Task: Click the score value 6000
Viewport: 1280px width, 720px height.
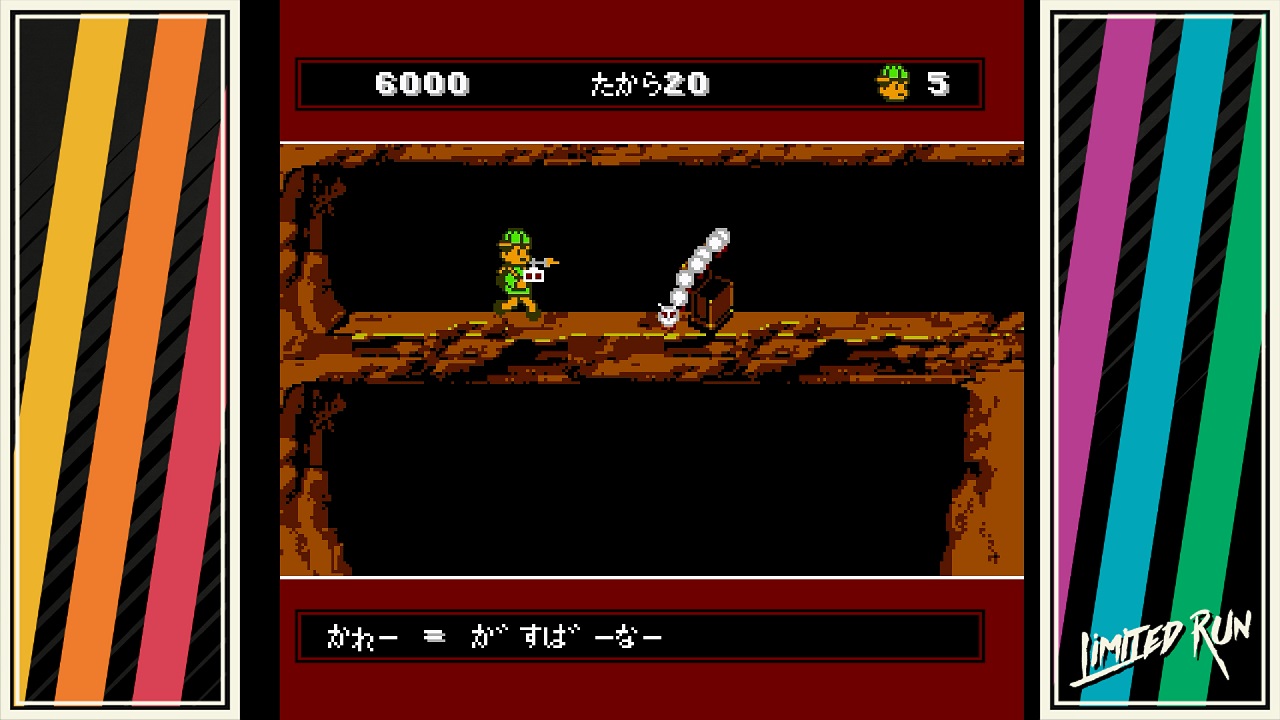Action: 423,84
